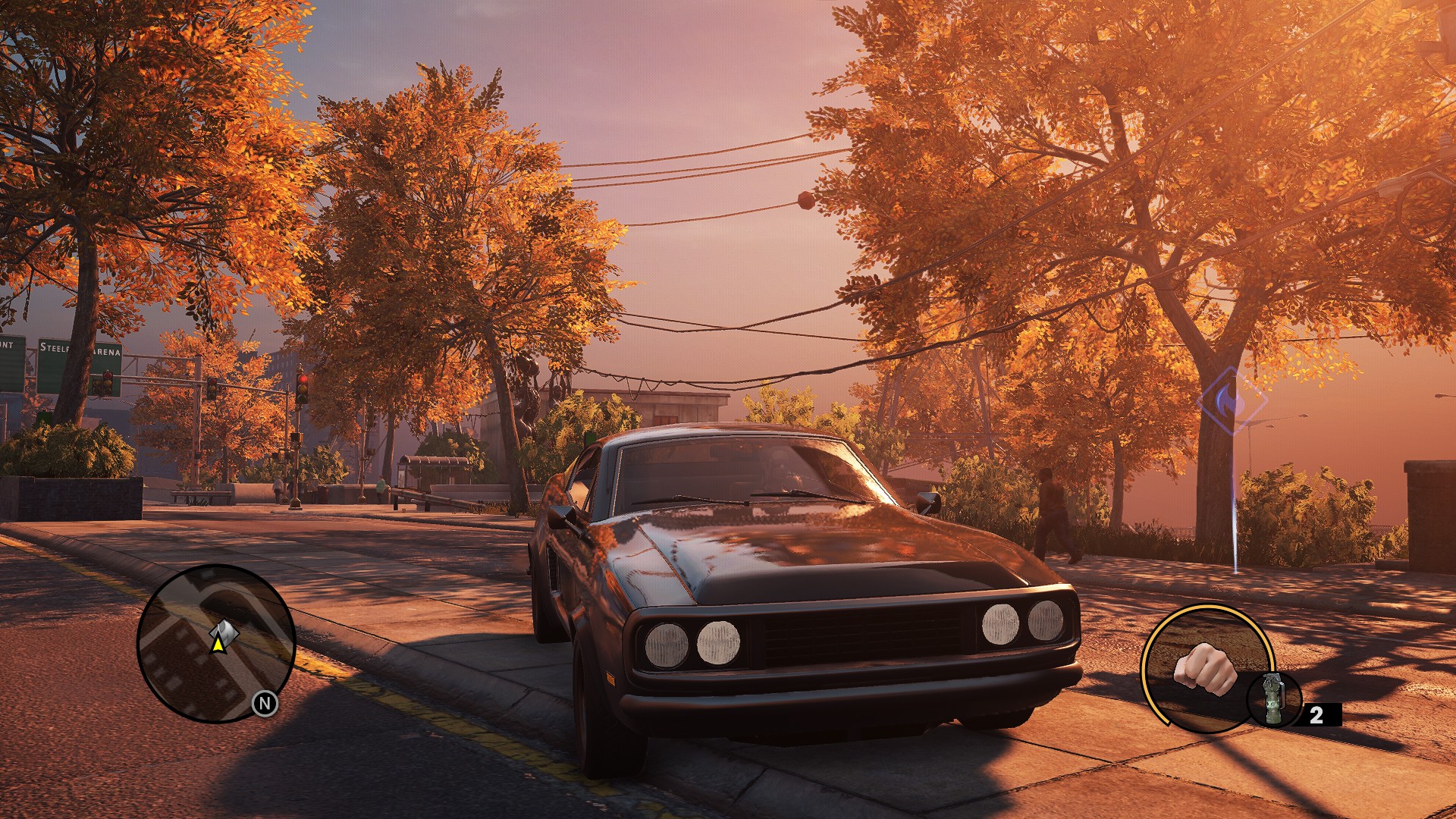The width and height of the screenshot is (1456, 819).
Task: Click the circular minimap
Action: point(216,643)
